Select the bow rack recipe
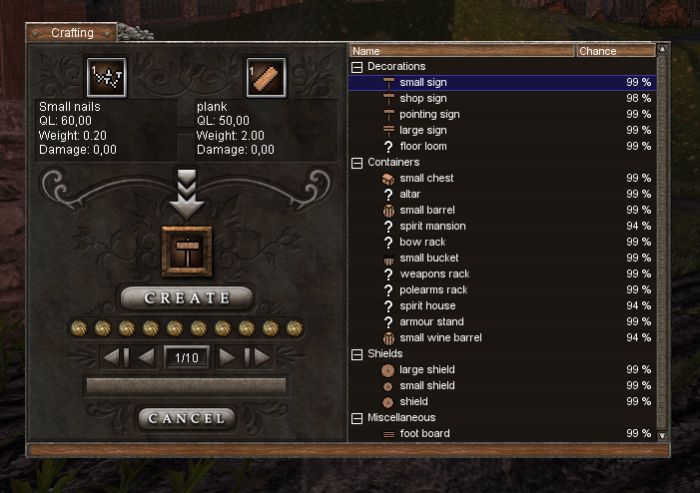The height and width of the screenshot is (493, 700). pyautogui.click(x=422, y=242)
